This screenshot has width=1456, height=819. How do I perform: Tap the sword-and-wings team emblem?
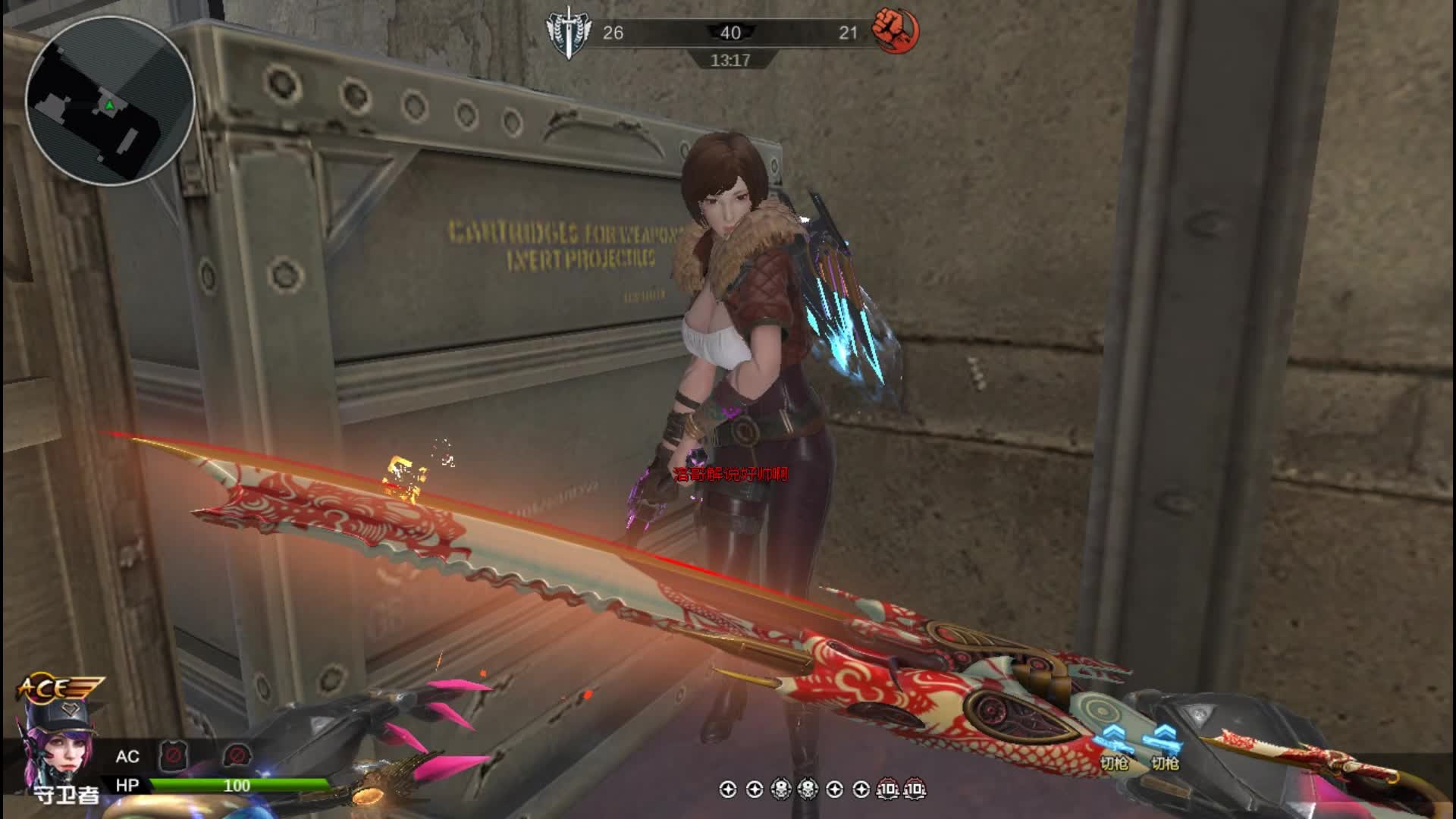(568, 33)
